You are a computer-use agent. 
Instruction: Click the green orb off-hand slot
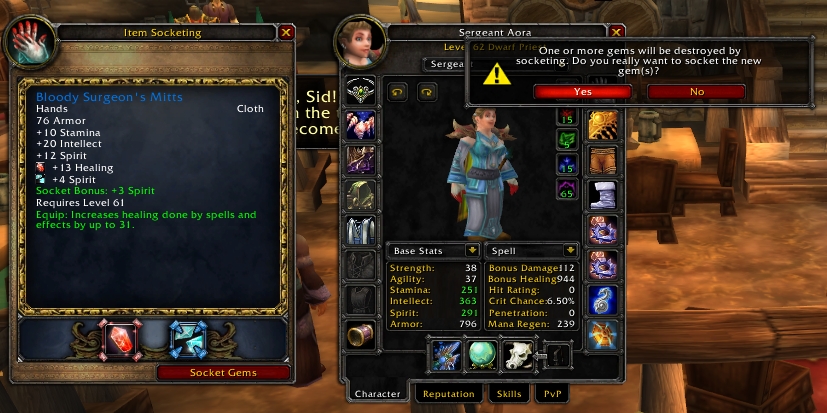click(x=482, y=356)
